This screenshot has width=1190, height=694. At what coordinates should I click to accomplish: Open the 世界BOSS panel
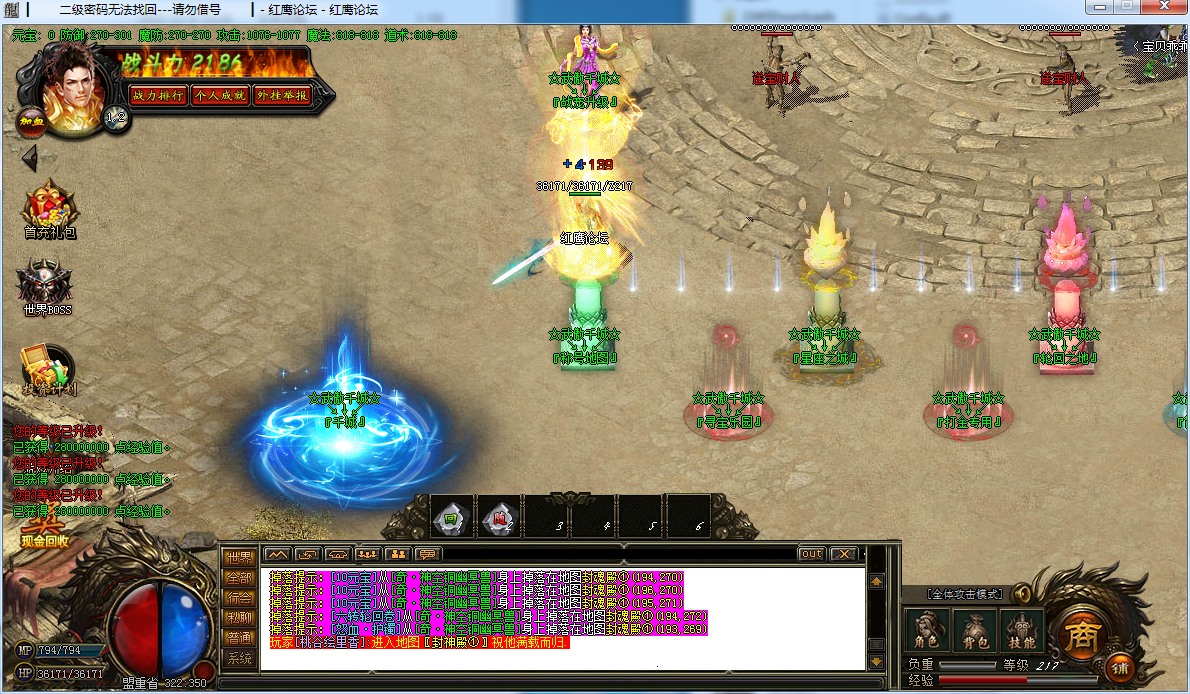47,285
